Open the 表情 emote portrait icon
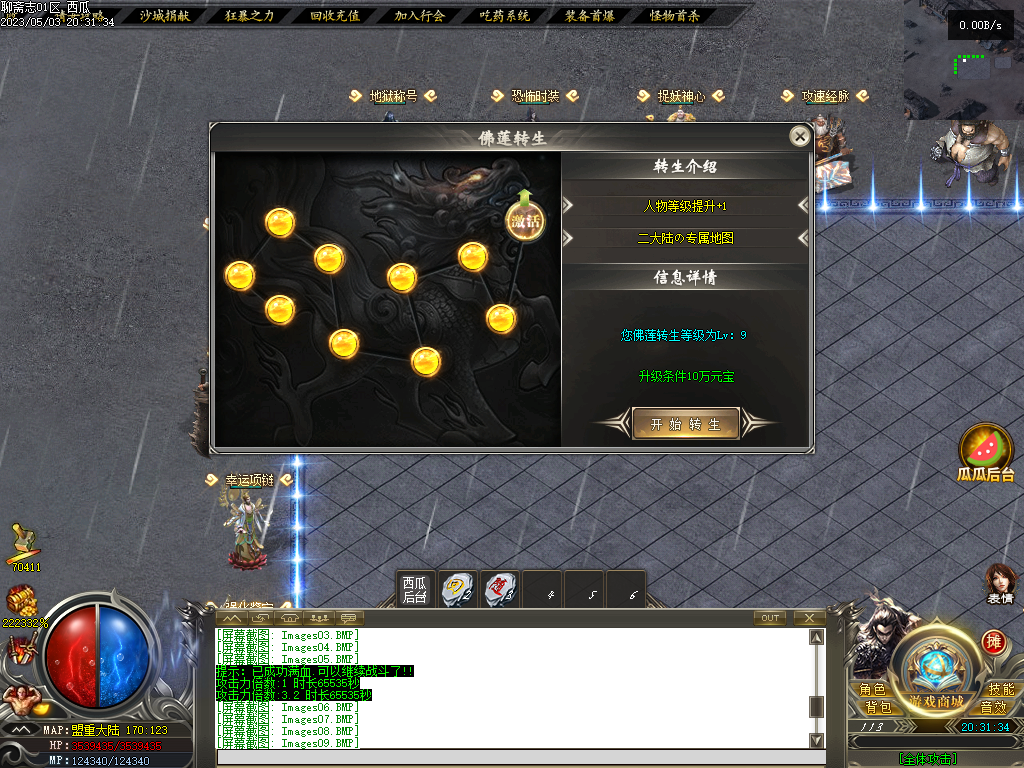Image resolution: width=1024 pixels, height=768 pixels. coord(1000,583)
